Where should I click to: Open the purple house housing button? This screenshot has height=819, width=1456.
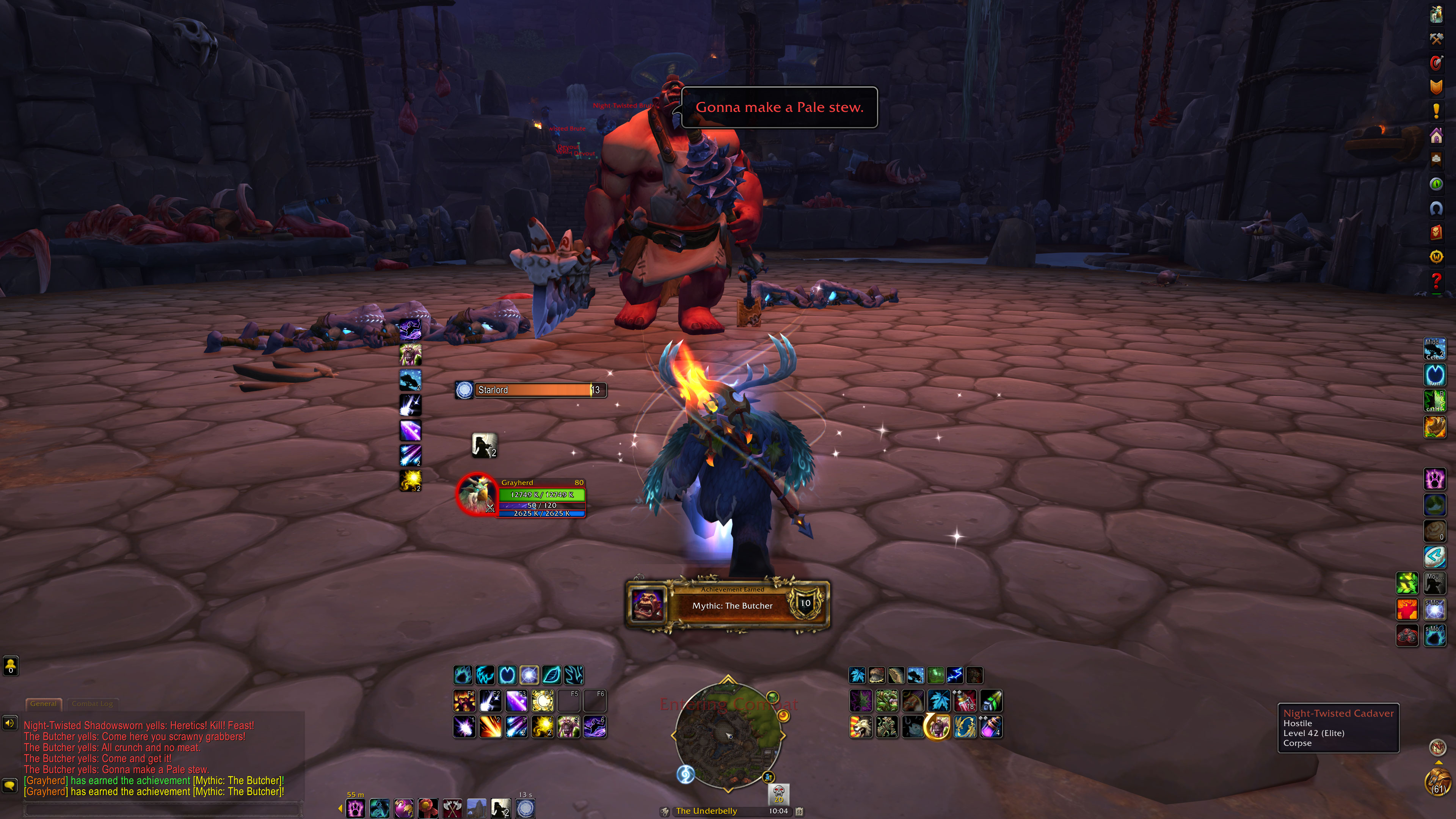(x=1436, y=136)
